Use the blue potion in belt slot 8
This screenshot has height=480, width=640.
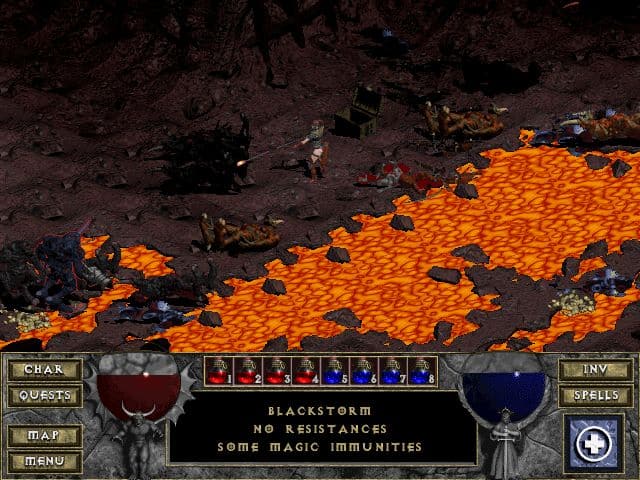coord(423,372)
